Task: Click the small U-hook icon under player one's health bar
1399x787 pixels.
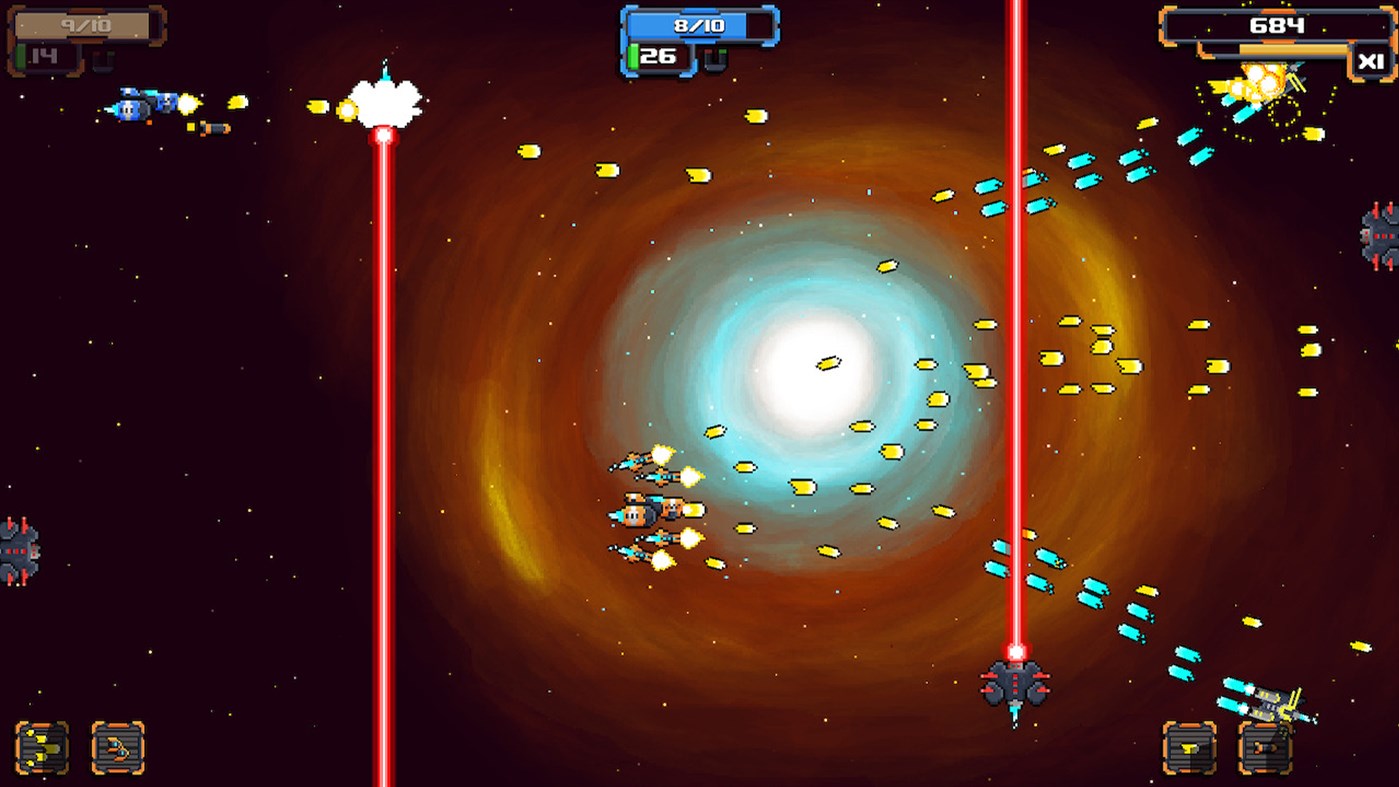Action: pos(105,60)
